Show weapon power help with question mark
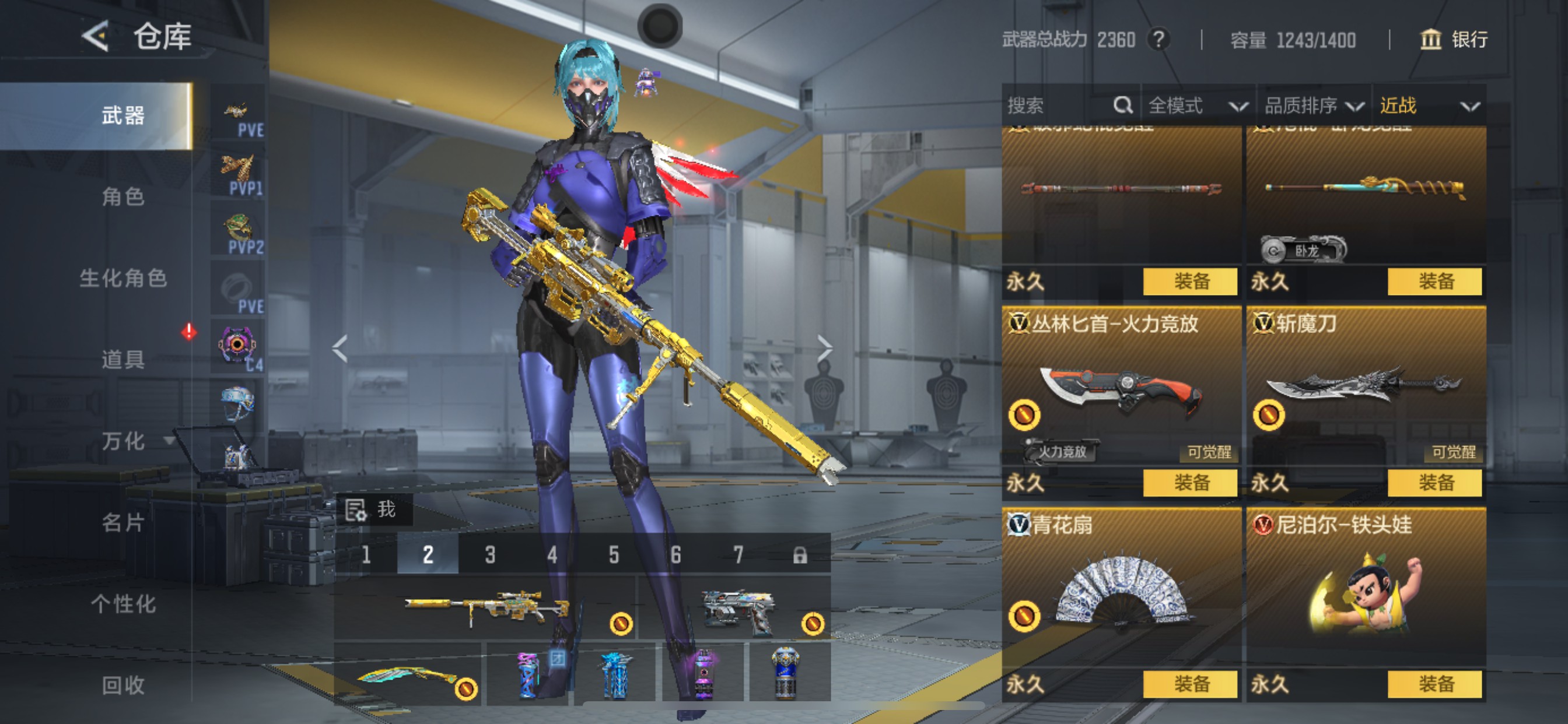 pyautogui.click(x=1159, y=40)
